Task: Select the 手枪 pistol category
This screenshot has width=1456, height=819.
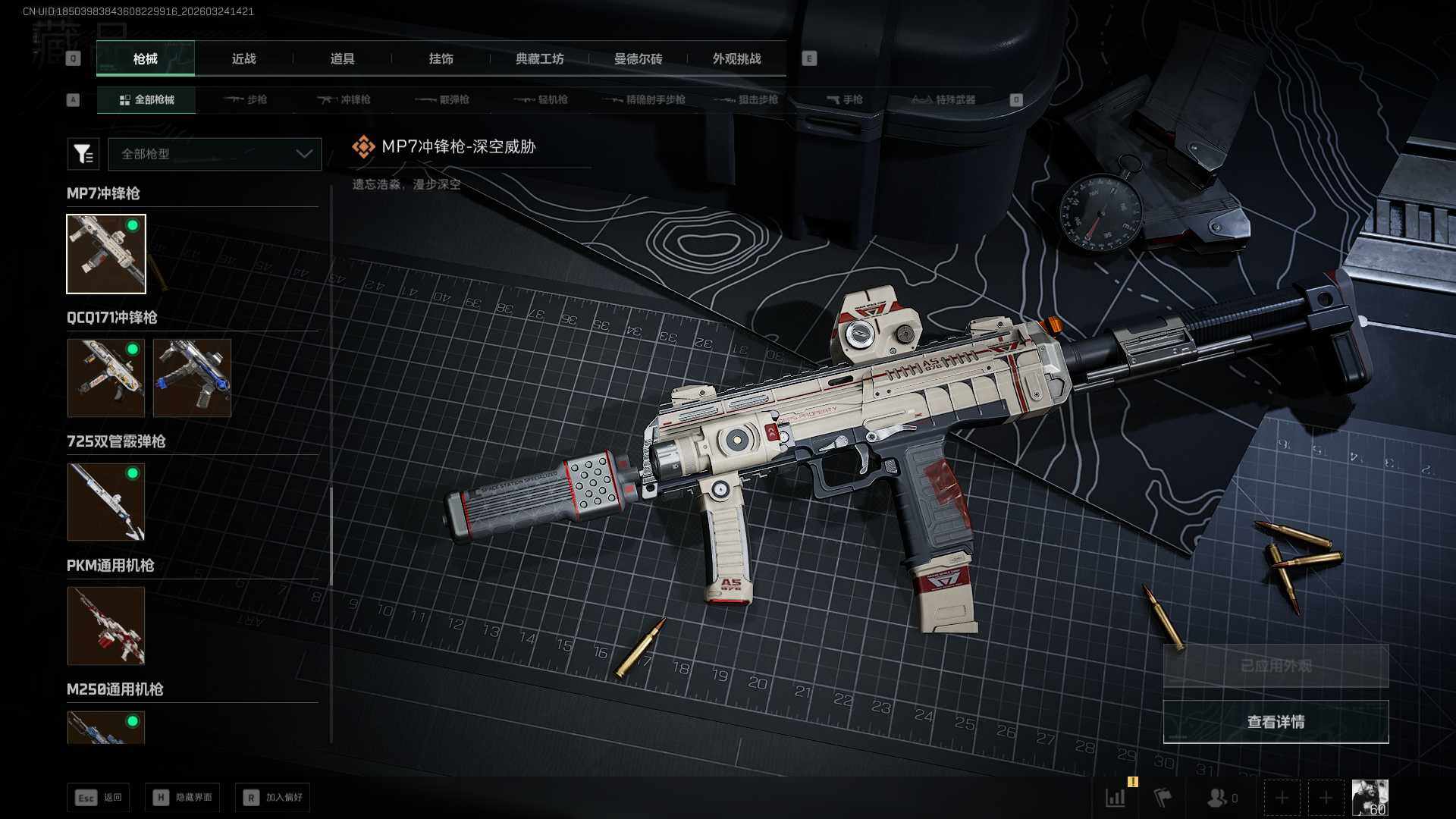Action: point(845,100)
